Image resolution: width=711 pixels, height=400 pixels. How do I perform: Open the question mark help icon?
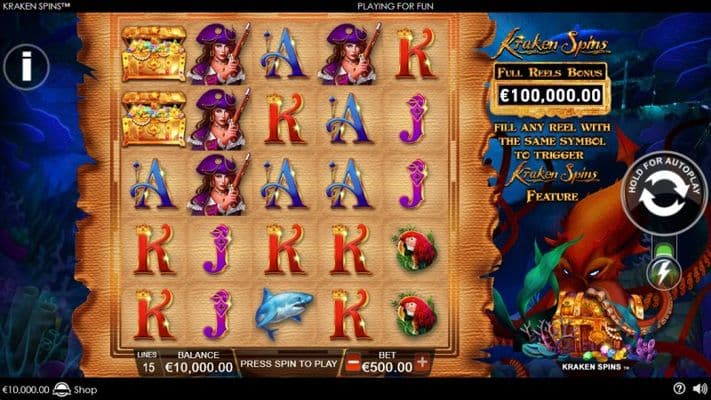(x=679, y=389)
